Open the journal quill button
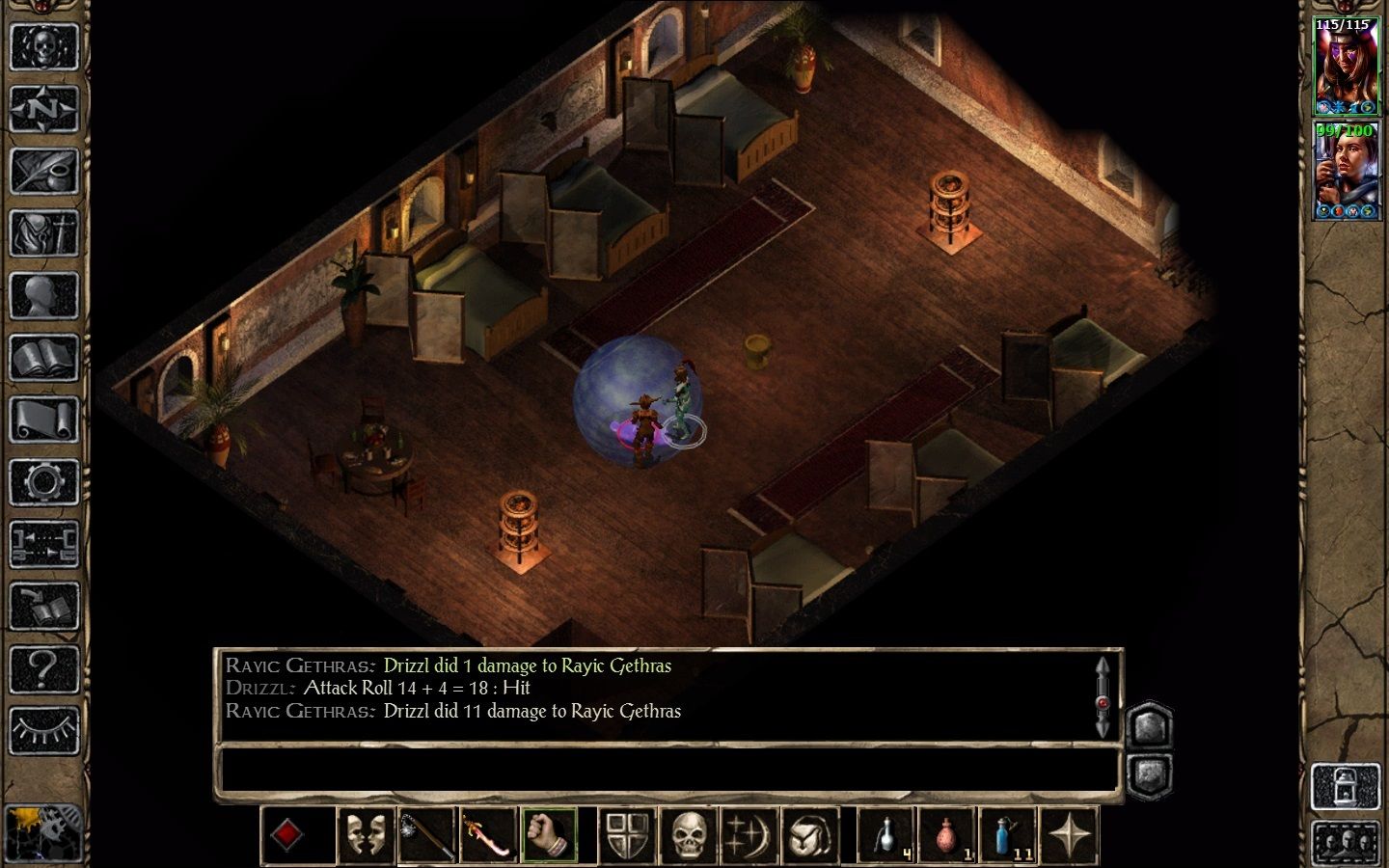This screenshot has width=1389, height=868. [x=43, y=171]
